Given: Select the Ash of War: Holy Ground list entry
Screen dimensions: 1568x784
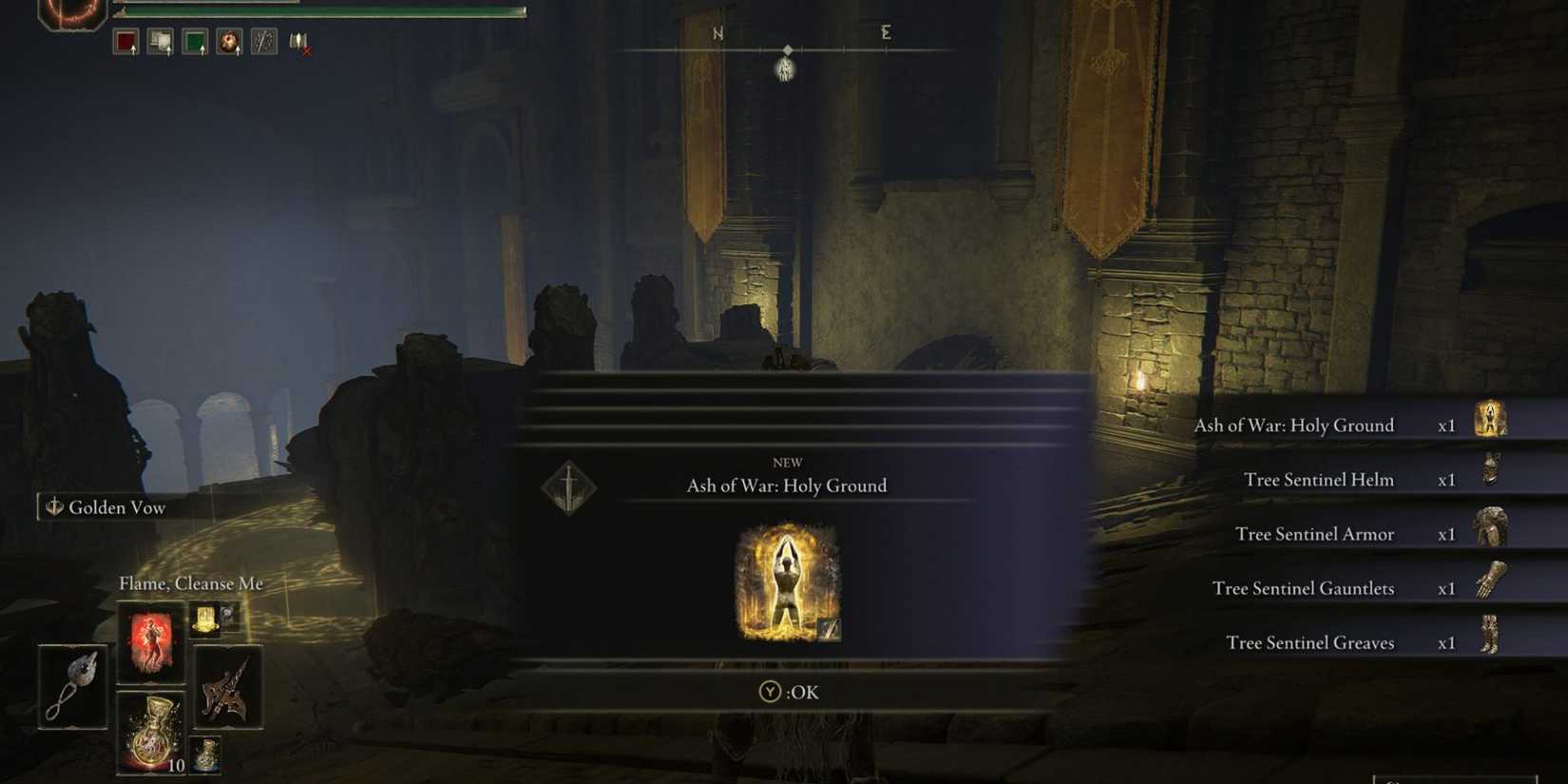Looking at the screenshot, I should [x=1295, y=425].
